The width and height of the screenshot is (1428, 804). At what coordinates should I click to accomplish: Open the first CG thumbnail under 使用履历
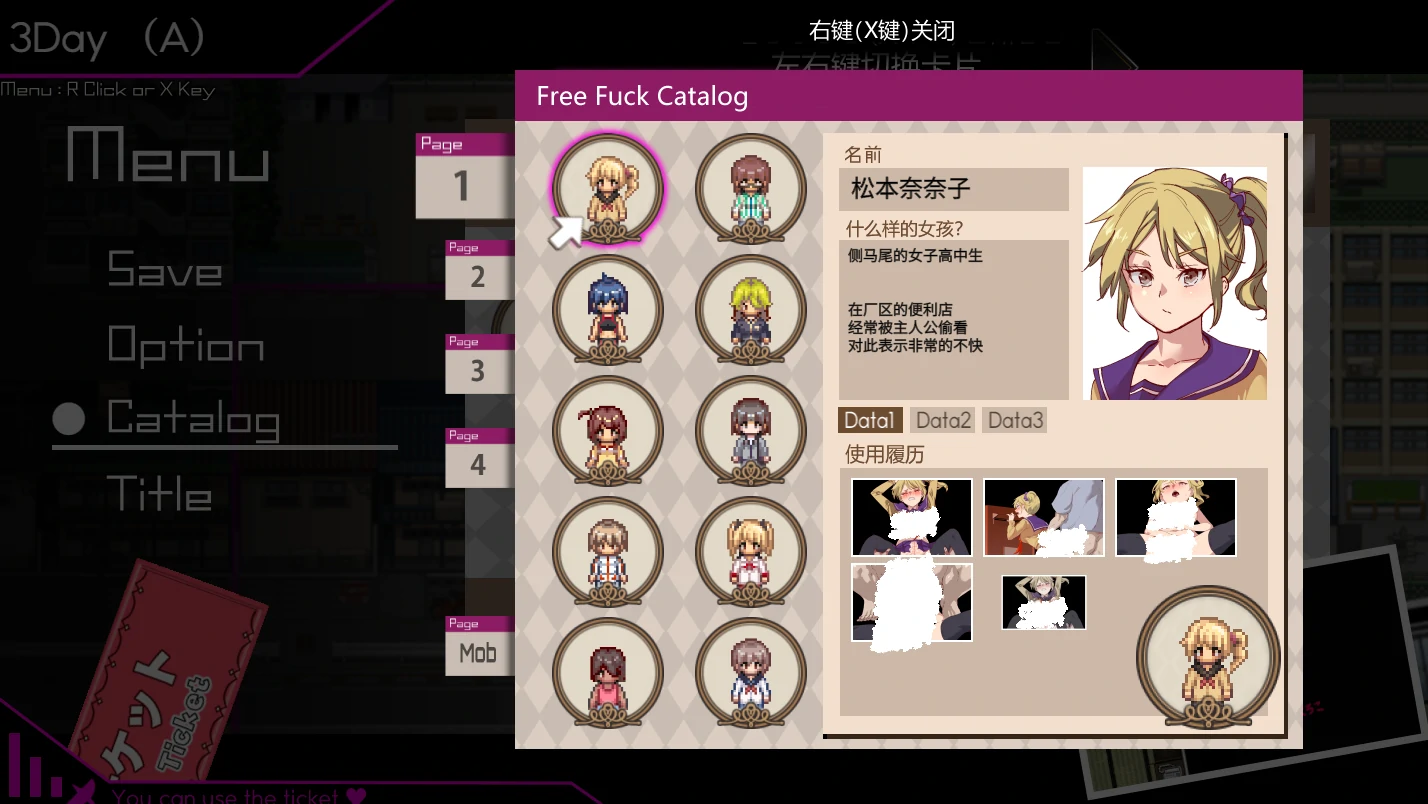tap(911, 517)
